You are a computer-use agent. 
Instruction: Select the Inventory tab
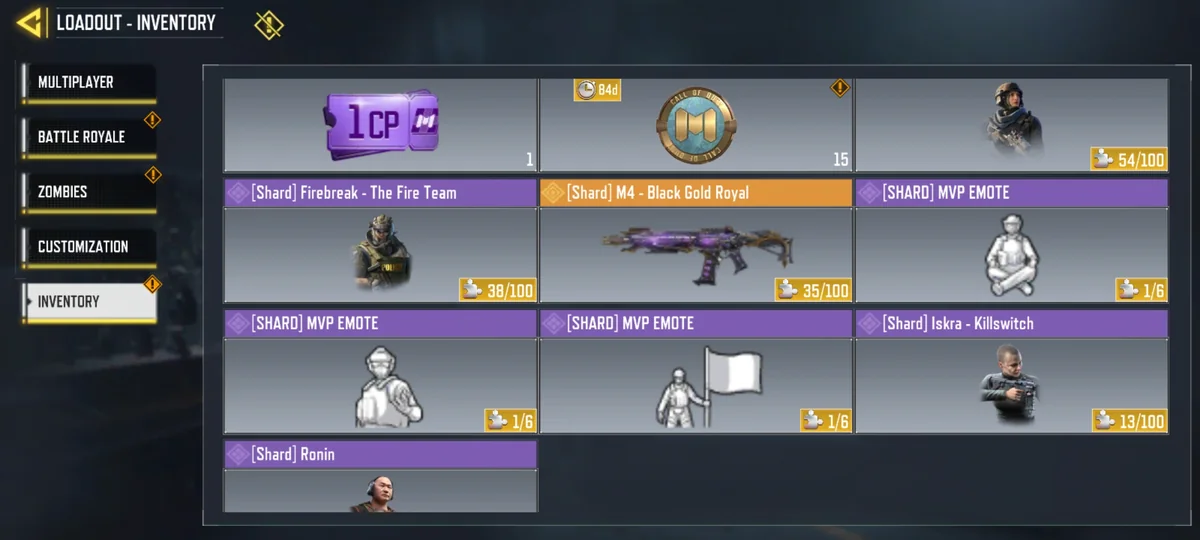pyautogui.click(x=88, y=302)
